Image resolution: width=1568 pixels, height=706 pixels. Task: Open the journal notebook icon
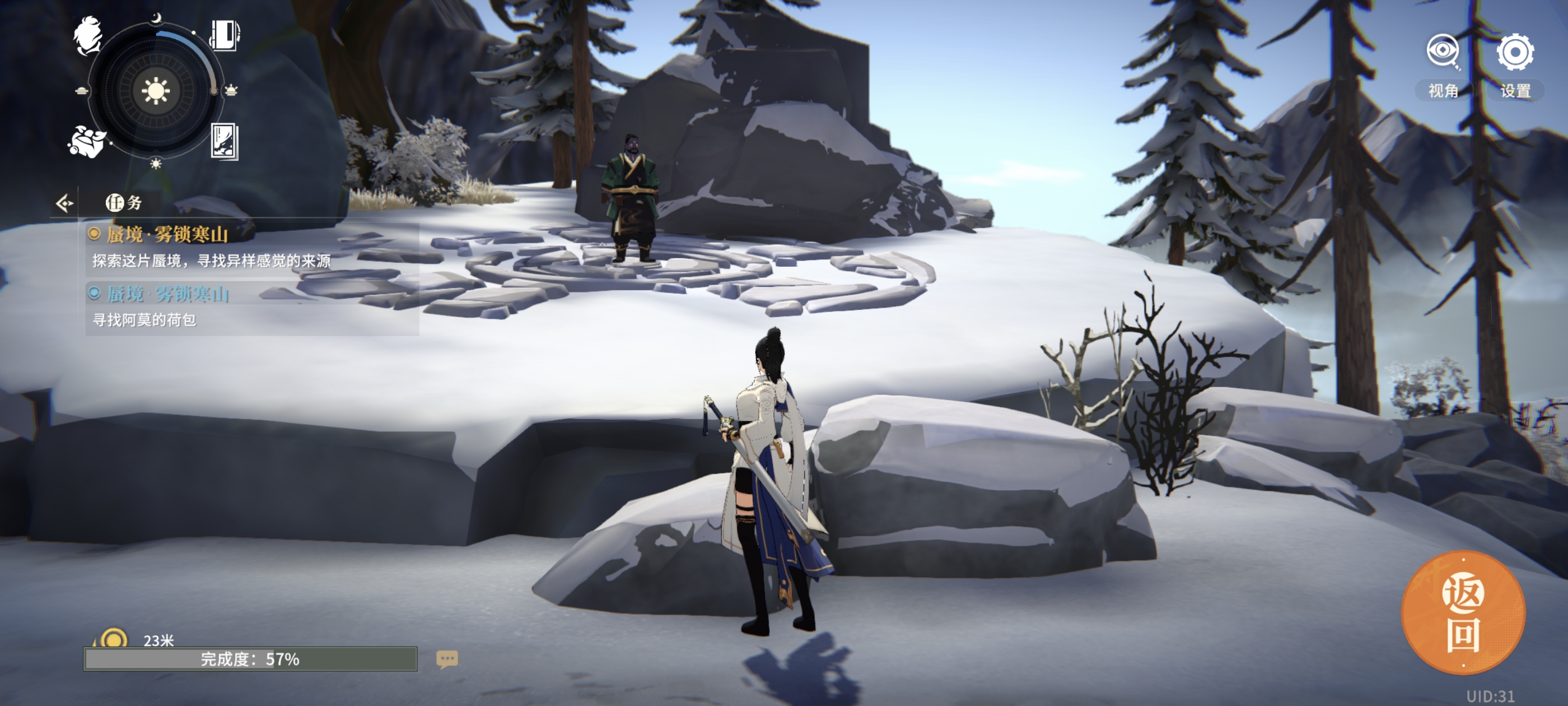point(225,35)
